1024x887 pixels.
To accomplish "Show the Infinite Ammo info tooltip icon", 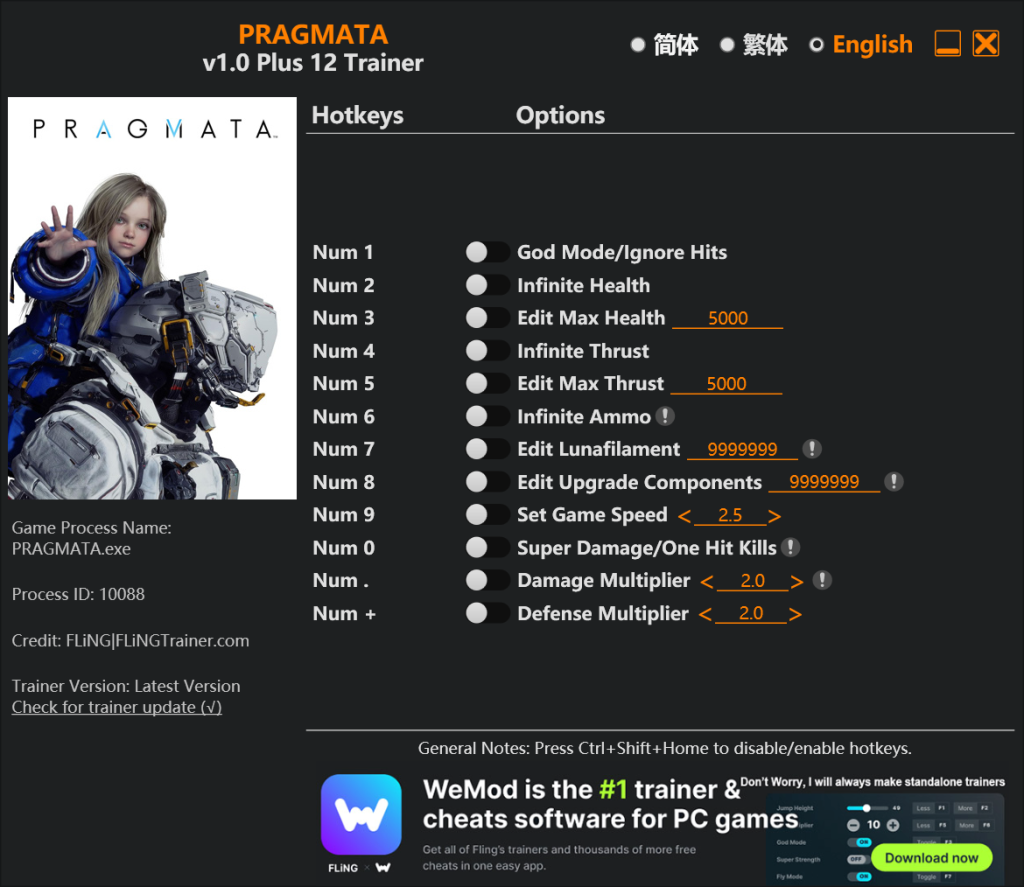I will pyautogui.click(x=665, y=416).
